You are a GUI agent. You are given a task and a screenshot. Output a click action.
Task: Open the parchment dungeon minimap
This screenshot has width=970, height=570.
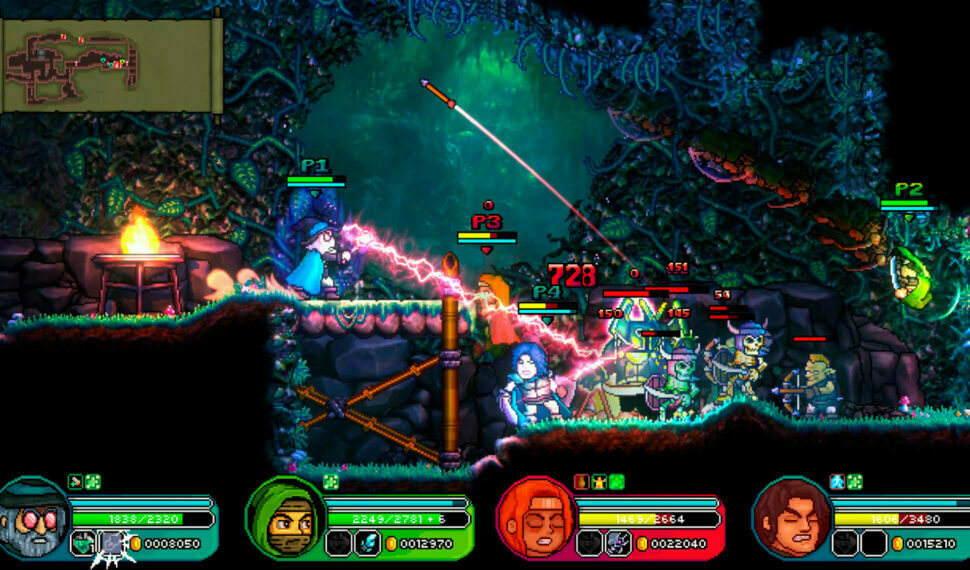(109, 63)
